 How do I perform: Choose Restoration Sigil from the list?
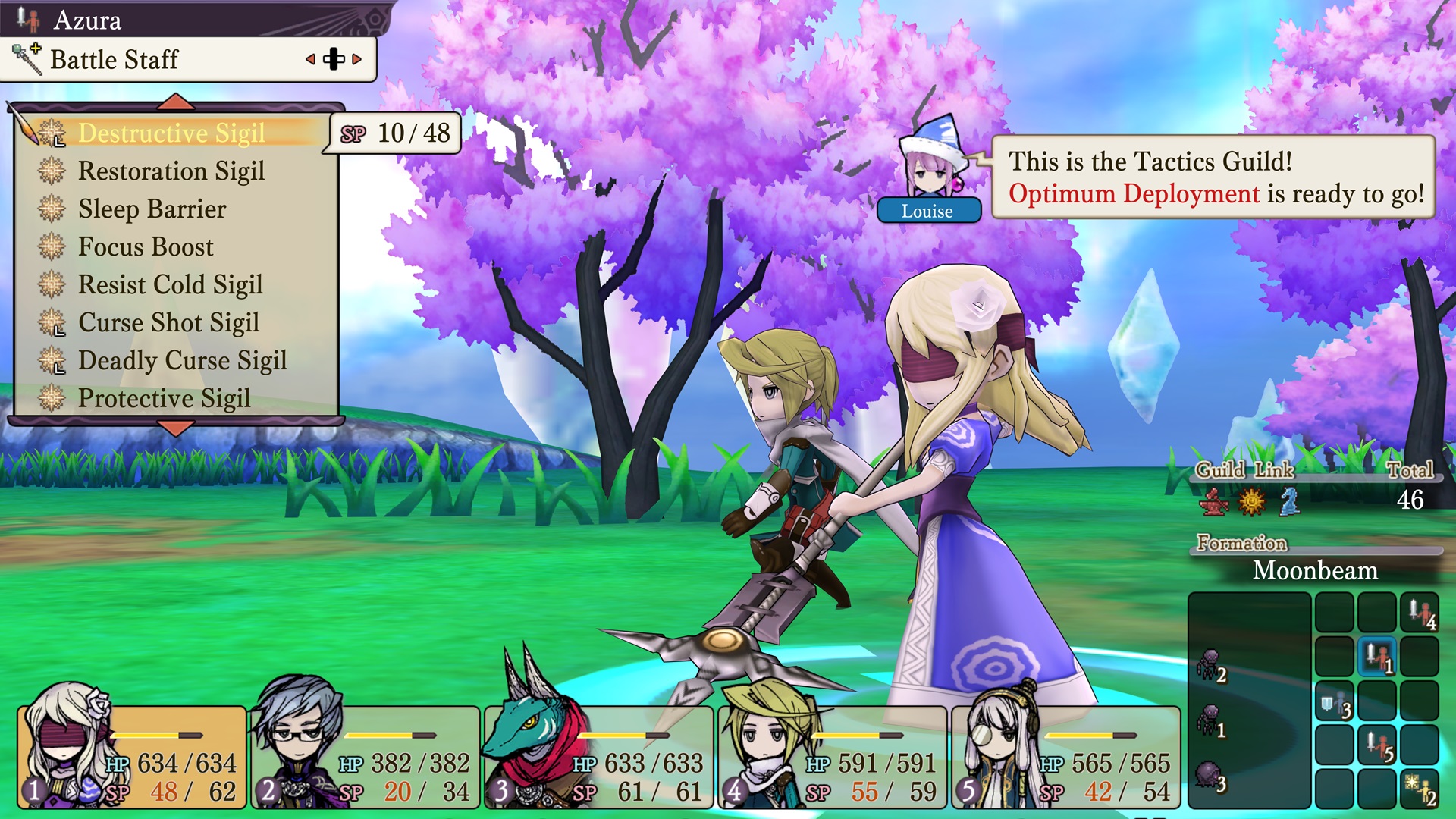click(171, 171)
